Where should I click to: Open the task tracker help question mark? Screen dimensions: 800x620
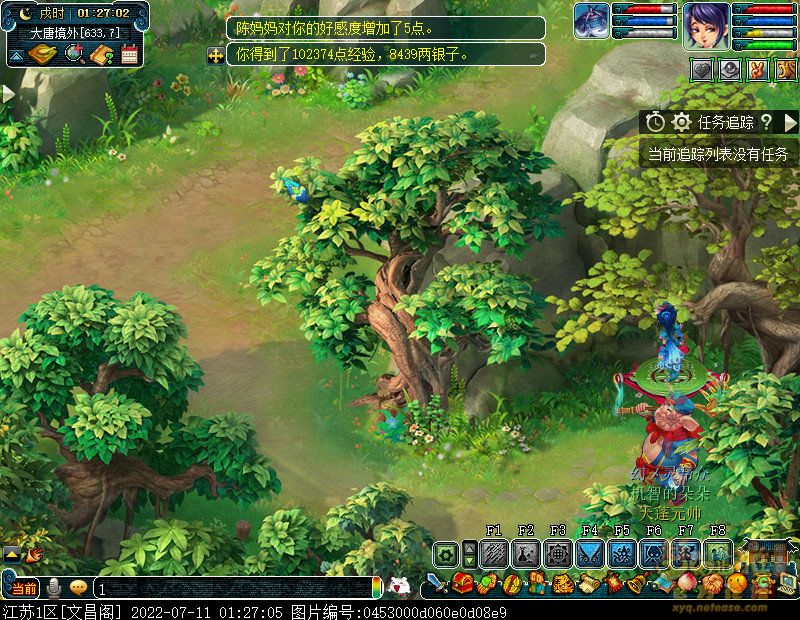tap(766, 122)
